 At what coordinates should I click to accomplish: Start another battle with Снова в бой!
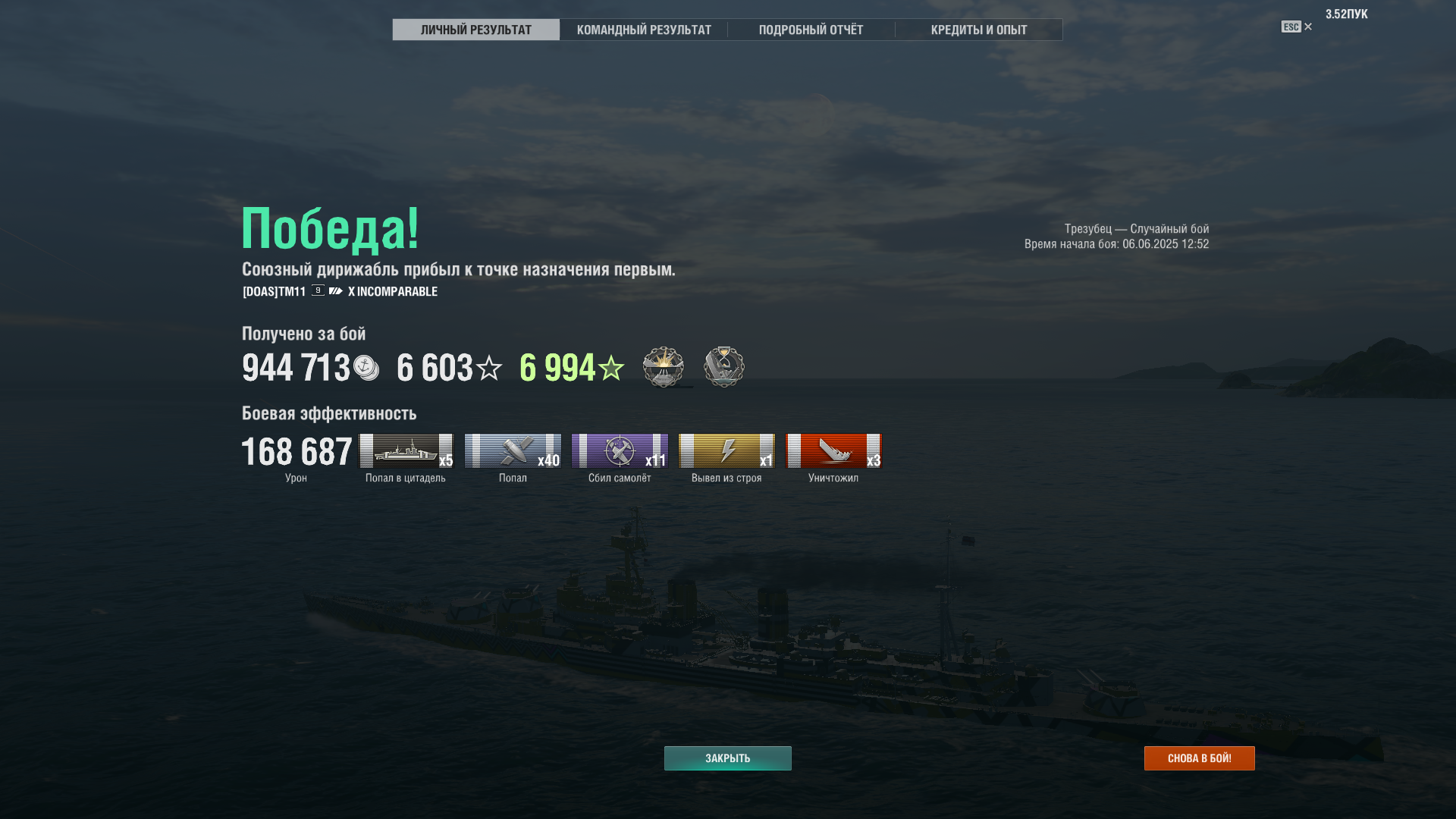coord(1199,758)
